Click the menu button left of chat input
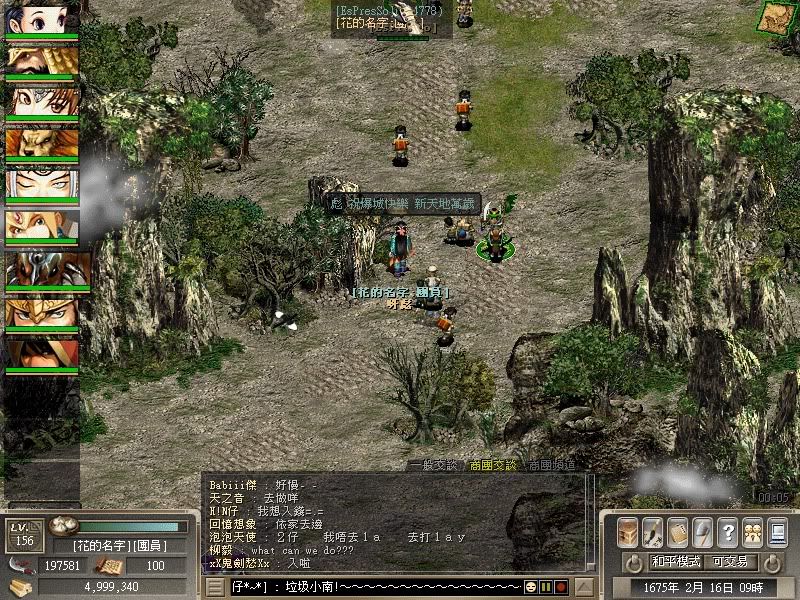Screen dimensions: 800x600 pyautogui.click(x=214, y=587)
